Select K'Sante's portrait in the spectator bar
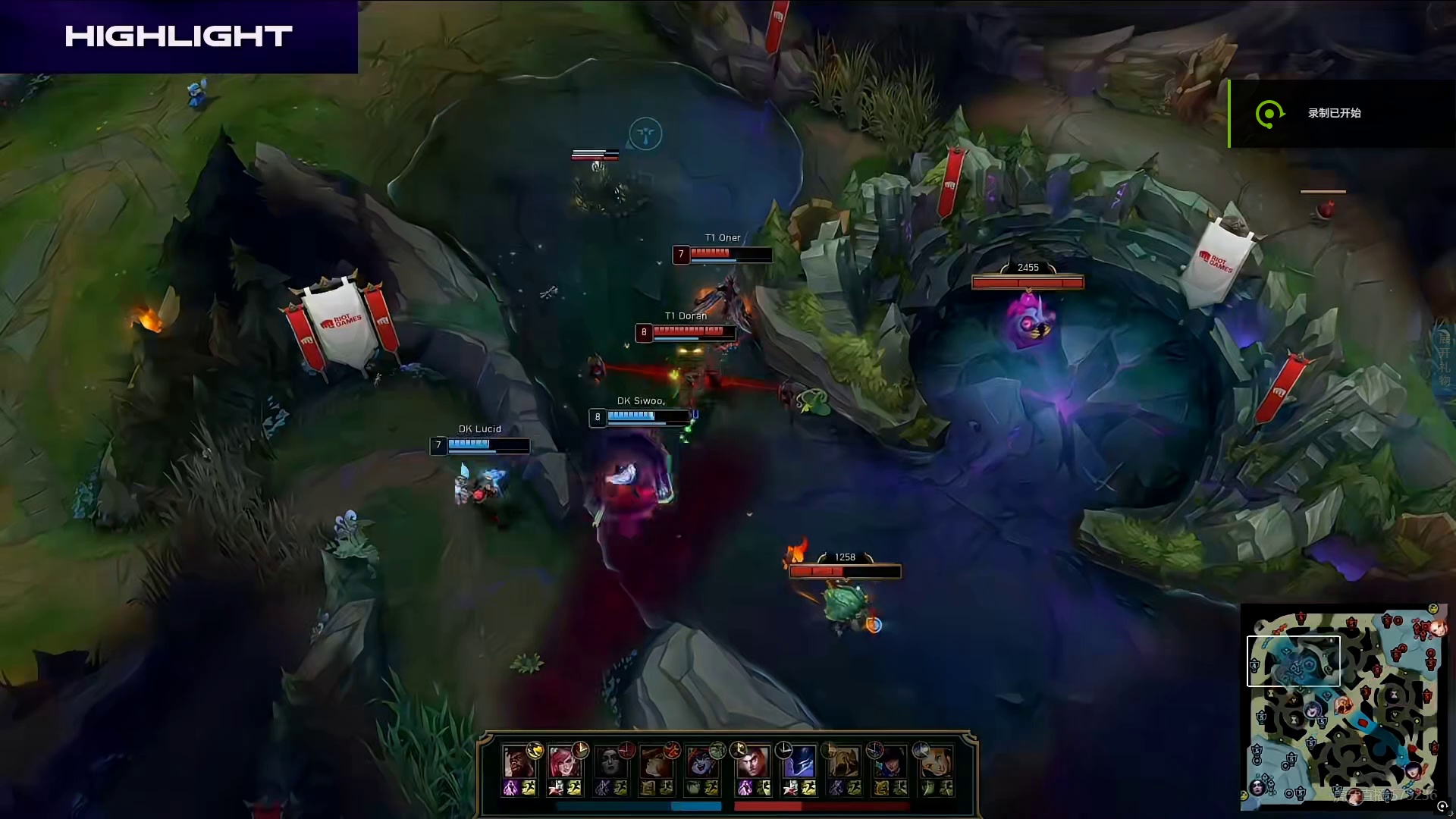The height and width of the screenshot is (819, 1456). pos(516,761)
